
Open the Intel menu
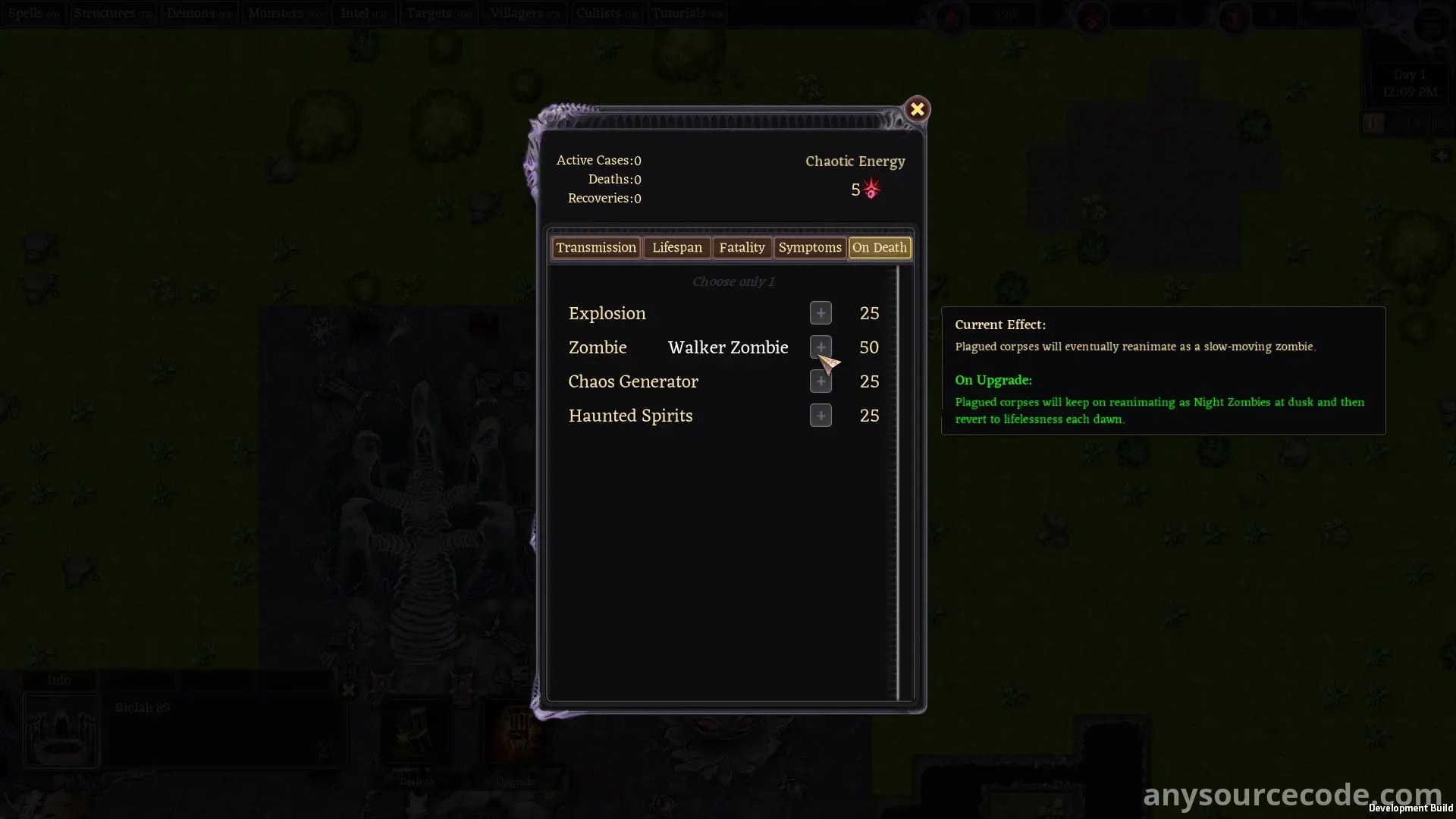(363, 14)
